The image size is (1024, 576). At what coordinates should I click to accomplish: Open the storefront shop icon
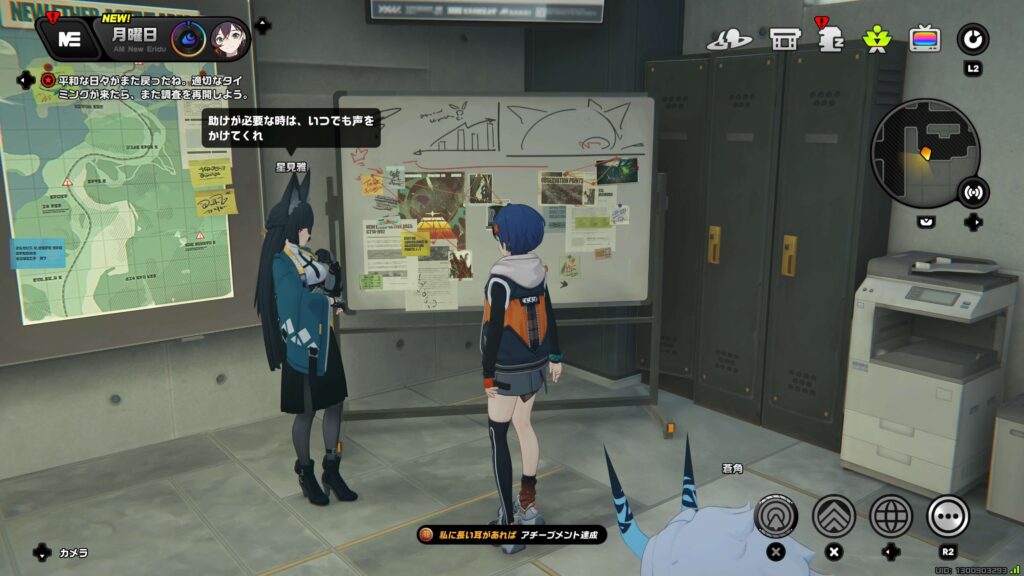[x=784, y=39]
